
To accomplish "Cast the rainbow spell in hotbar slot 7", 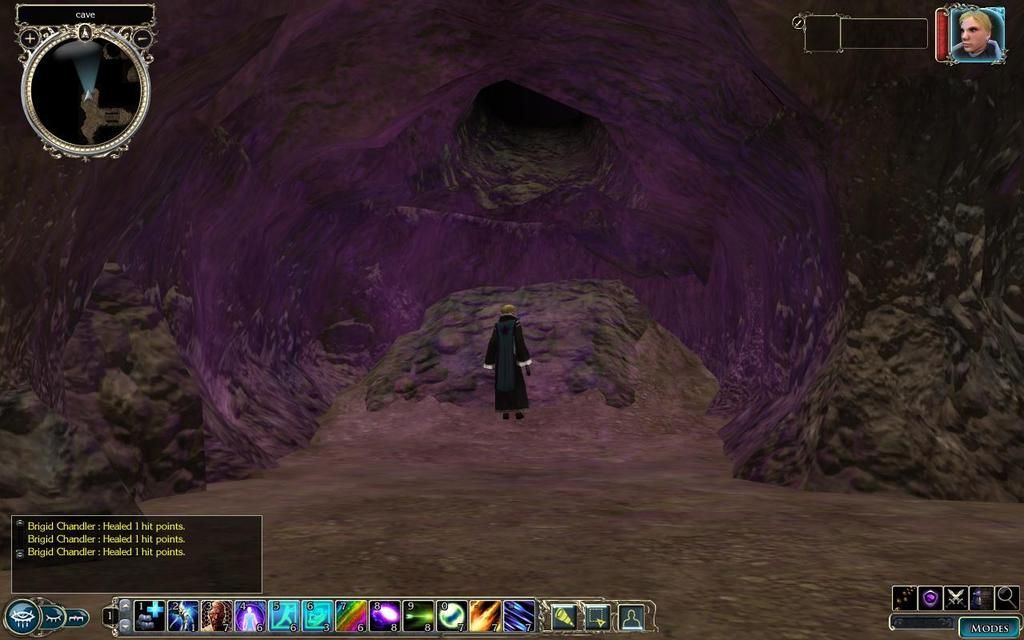I will [x=351, y=615].
